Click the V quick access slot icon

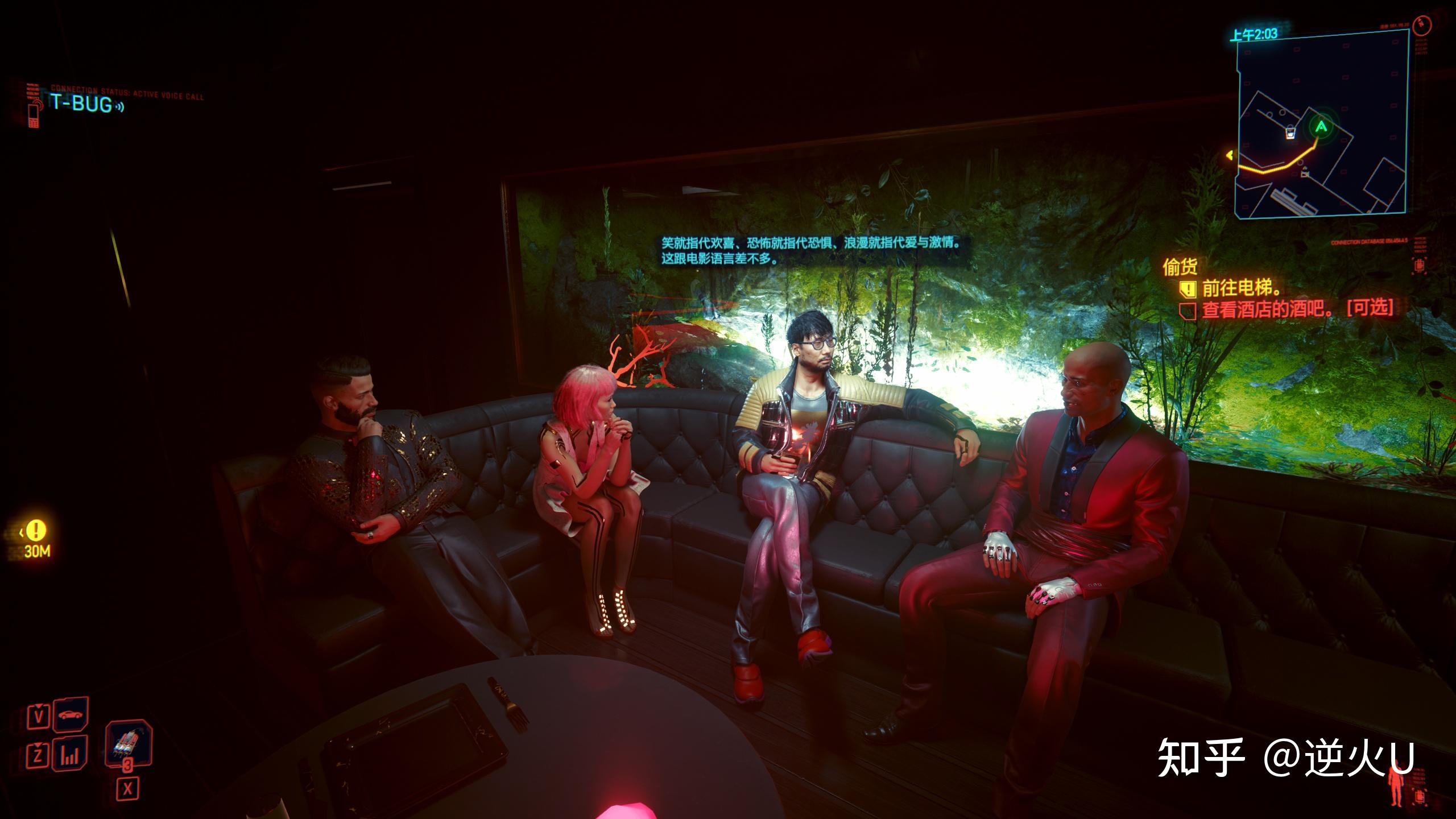coord(39,718)
